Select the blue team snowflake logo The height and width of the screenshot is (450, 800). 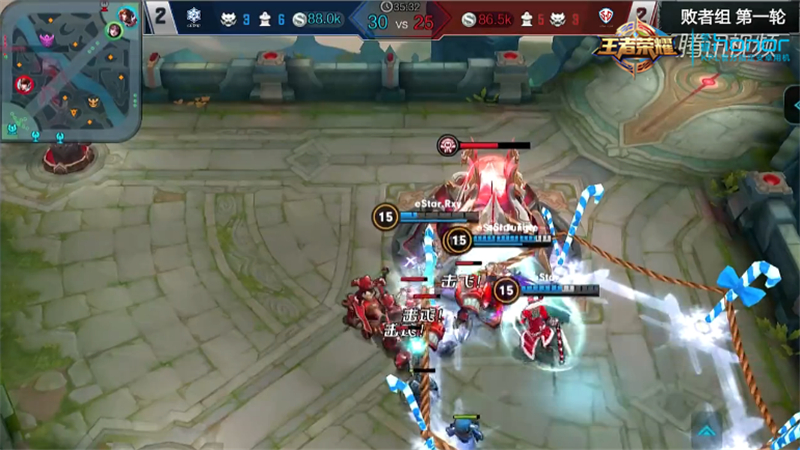pyautogui.click(x=193, y=17)
